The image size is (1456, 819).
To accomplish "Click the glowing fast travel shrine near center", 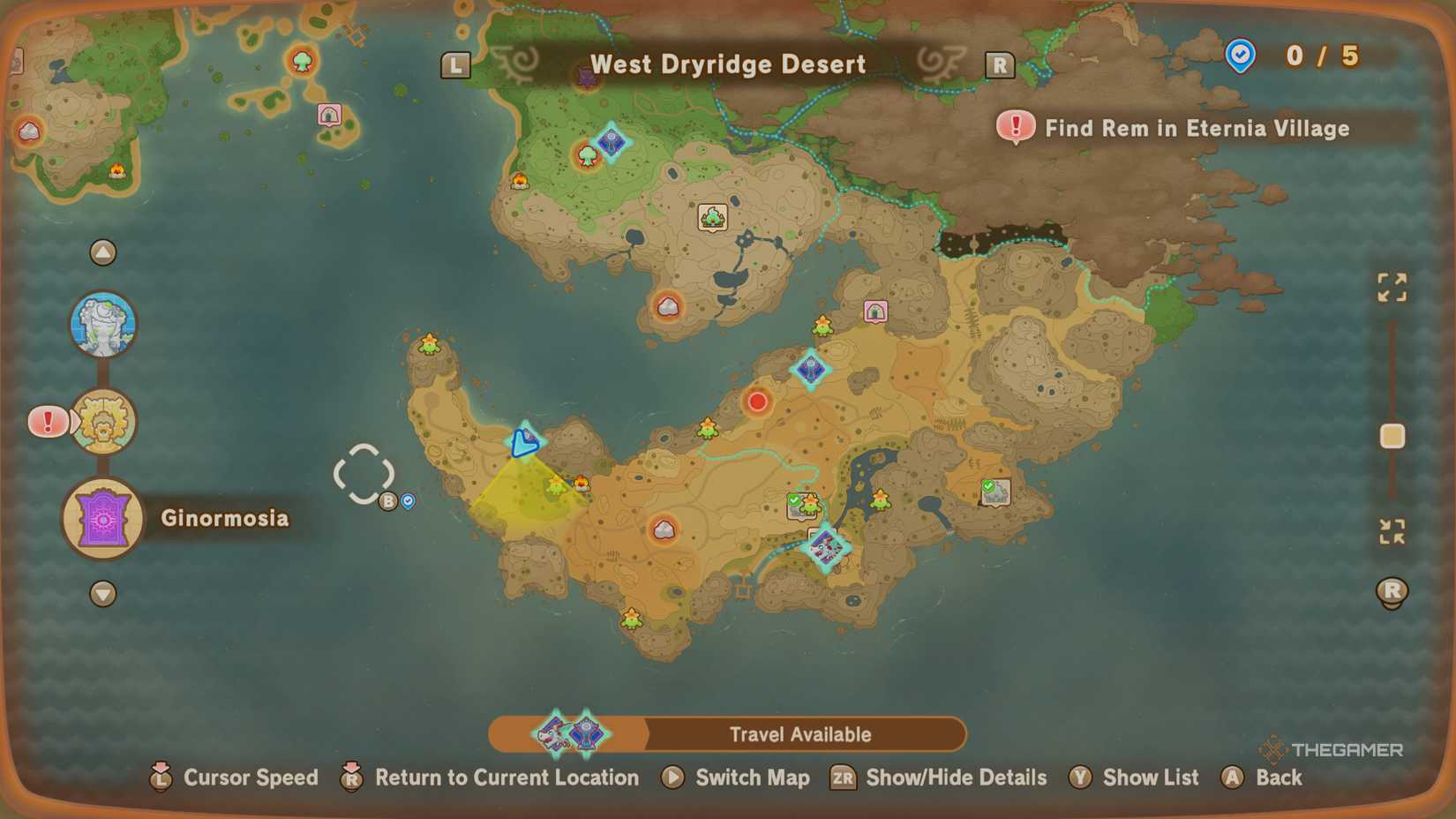I will pyautogui.click(x=810, y=370).
